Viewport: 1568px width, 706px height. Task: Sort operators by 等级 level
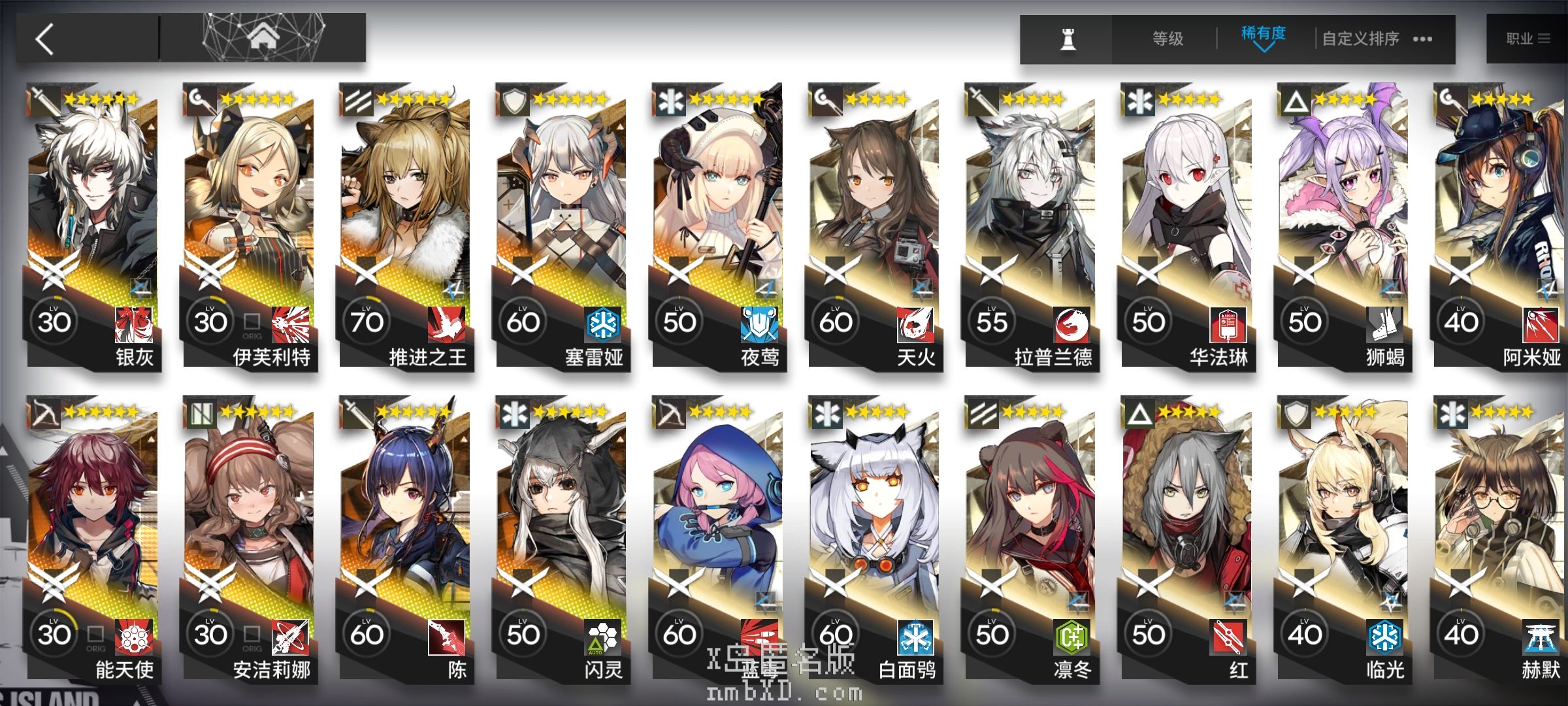(1168, 39)
